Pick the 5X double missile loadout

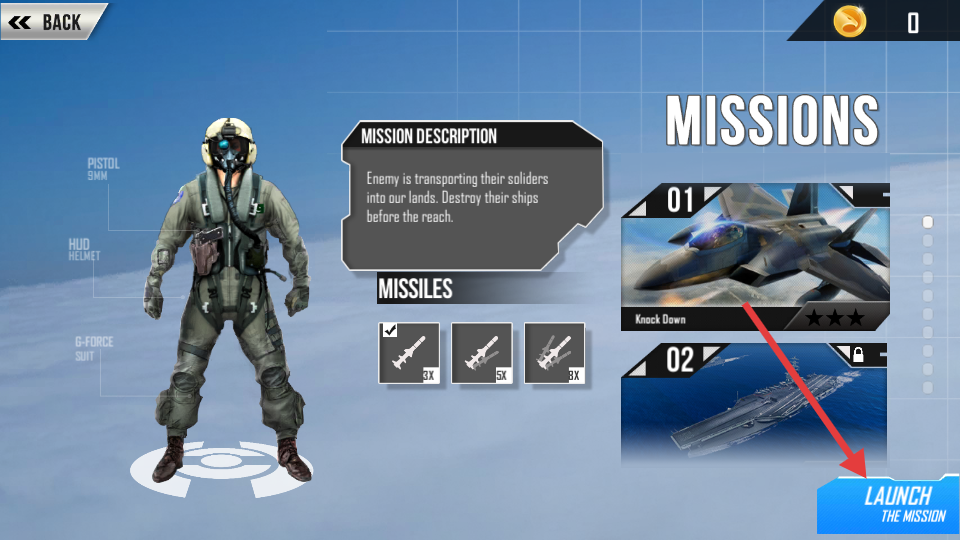[x=481, y=352]
